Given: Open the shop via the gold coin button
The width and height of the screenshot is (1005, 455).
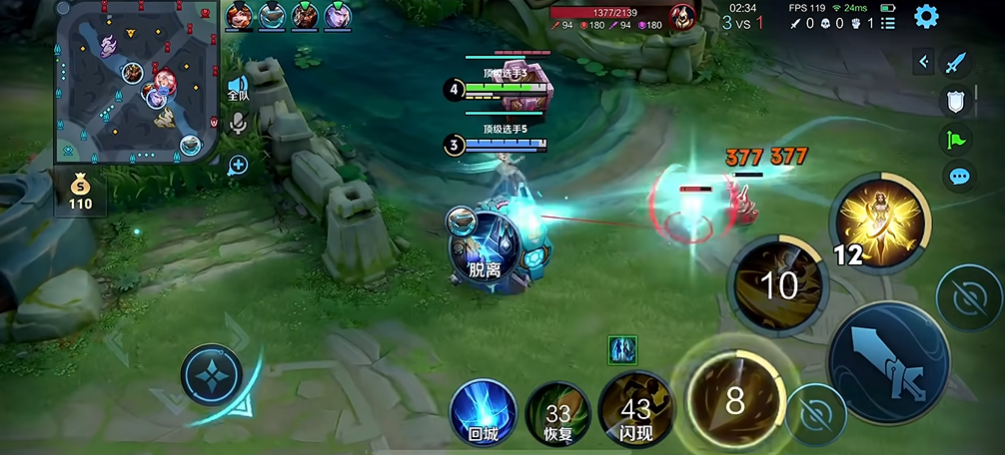Looking at the screenshot, I should pyautogui.click(x=80, y=191).
